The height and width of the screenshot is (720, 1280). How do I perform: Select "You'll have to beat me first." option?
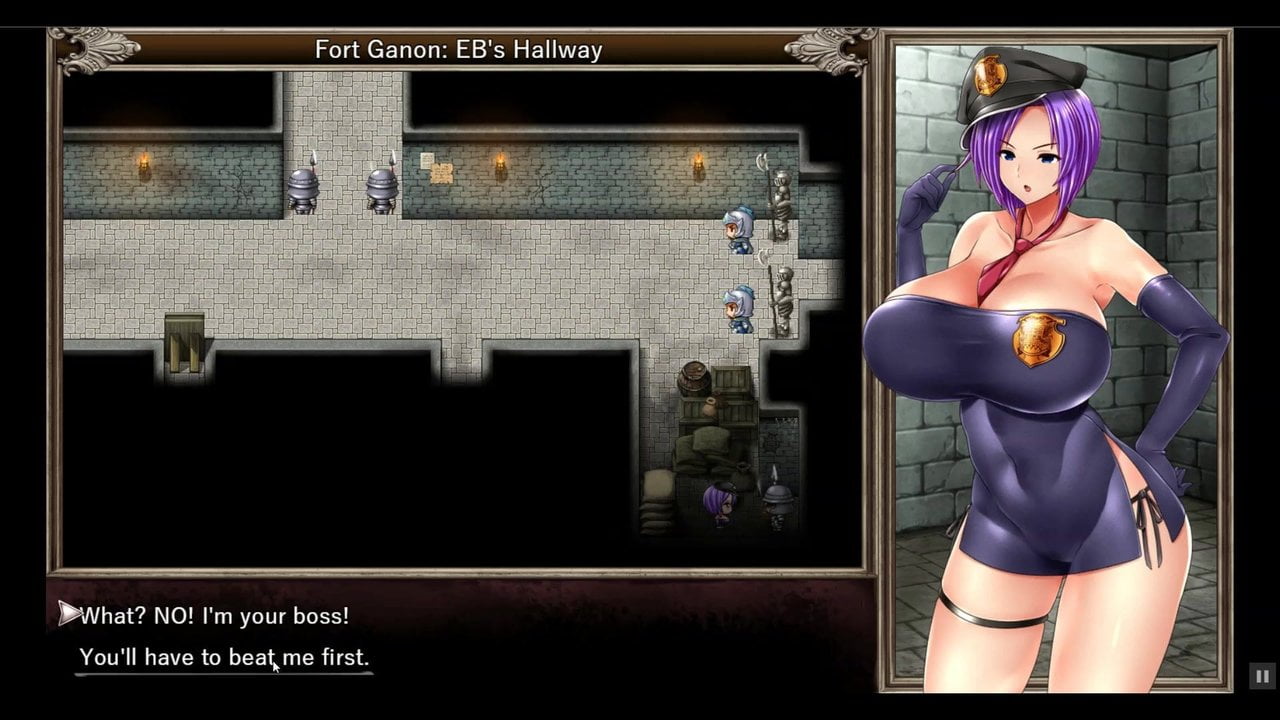(224, 658)
